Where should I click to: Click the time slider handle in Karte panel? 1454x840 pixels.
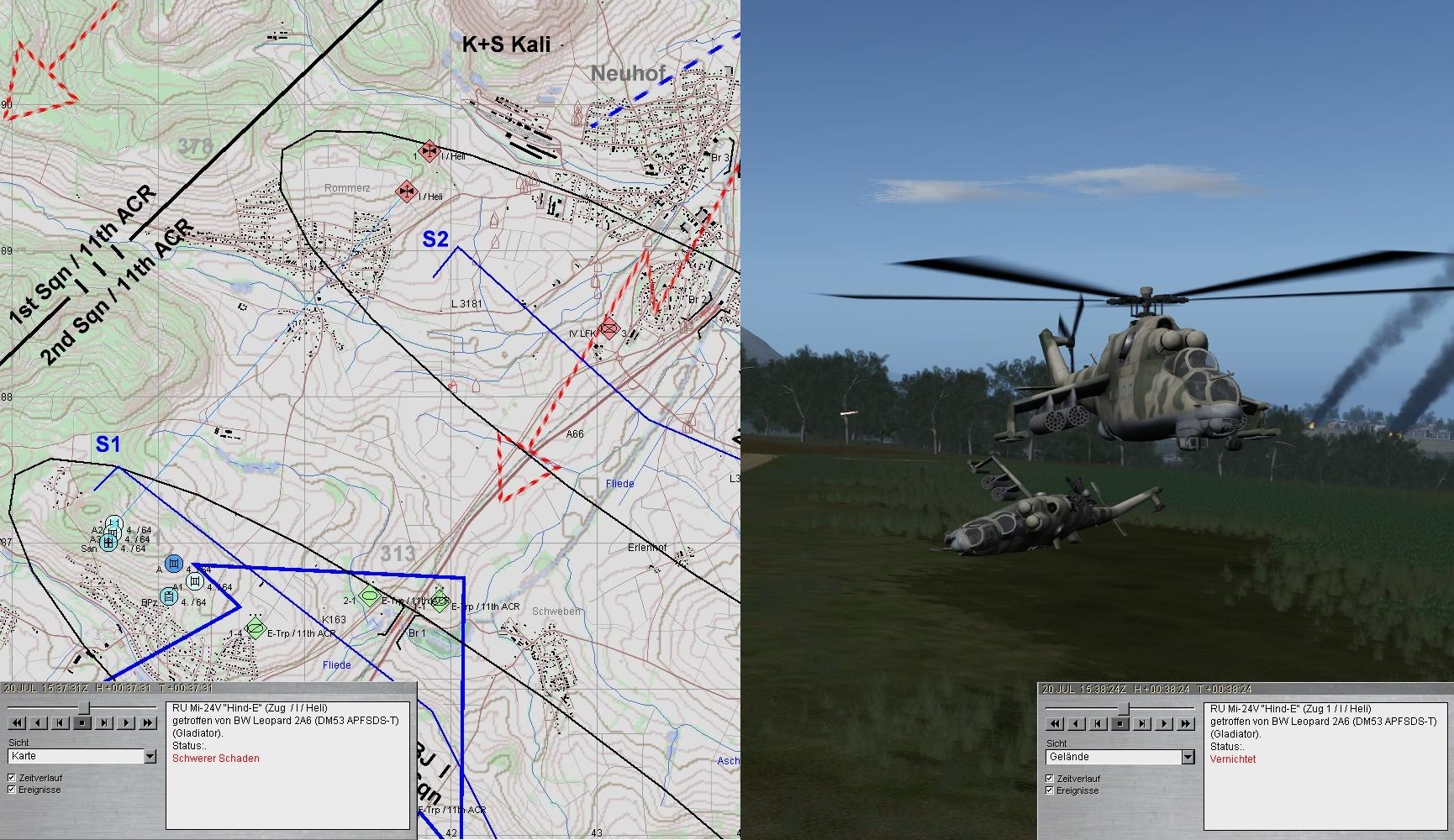(83, 708)
